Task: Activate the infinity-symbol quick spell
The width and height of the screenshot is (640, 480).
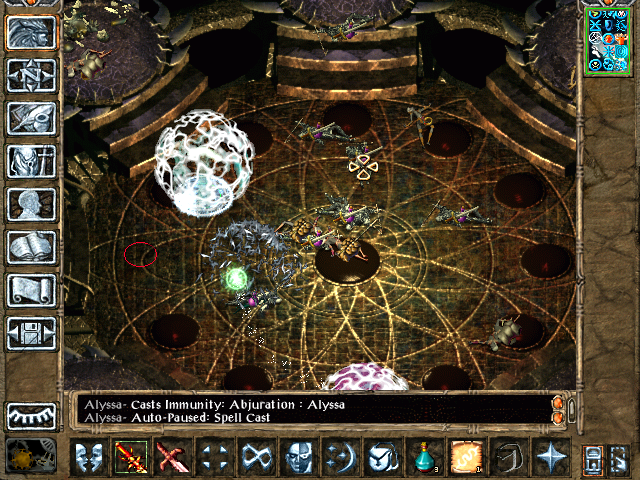Action: 254,458
